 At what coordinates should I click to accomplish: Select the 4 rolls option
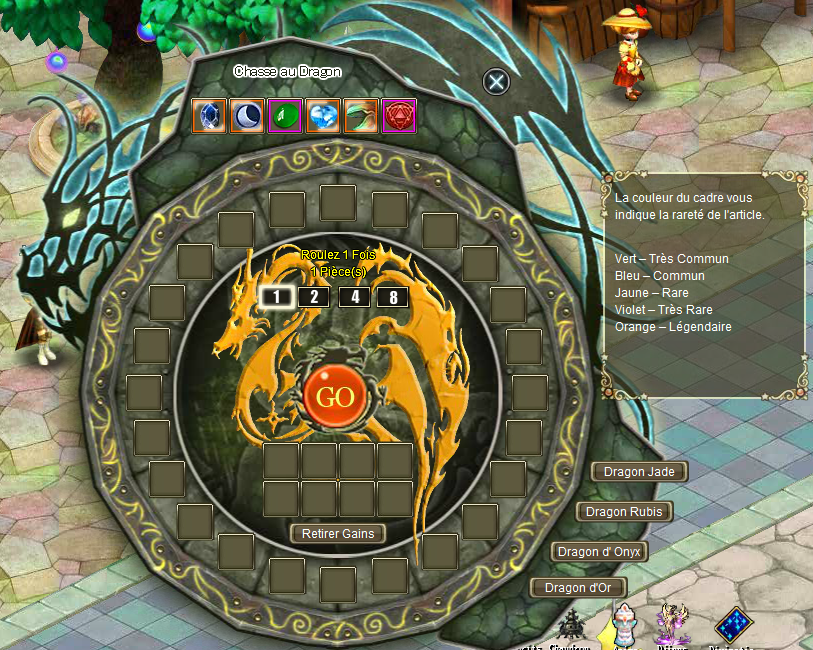coord(354,296)
